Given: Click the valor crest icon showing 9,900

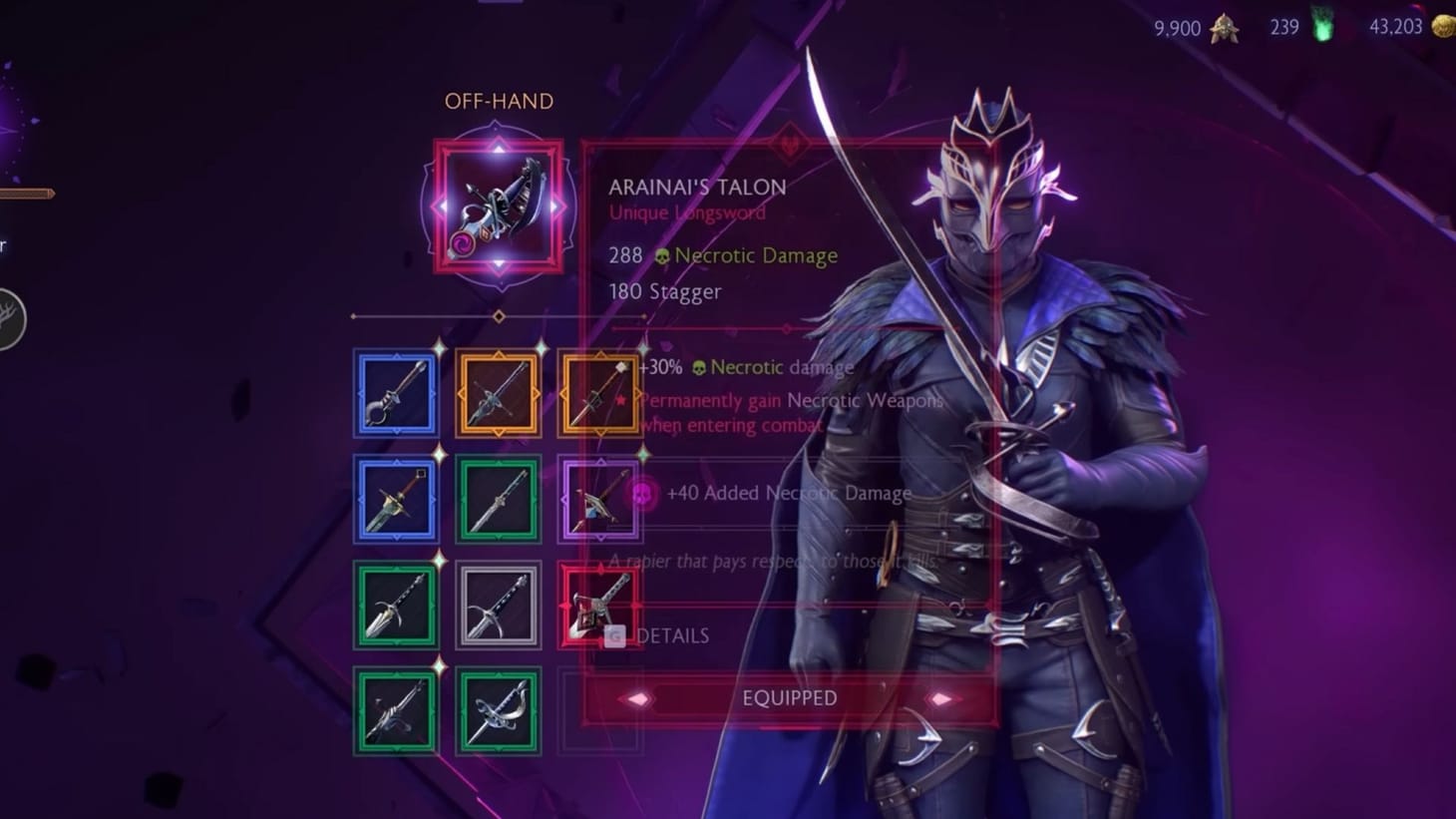Looking at the screenshot, I should pyautogui.click(x=1223, y=28).
